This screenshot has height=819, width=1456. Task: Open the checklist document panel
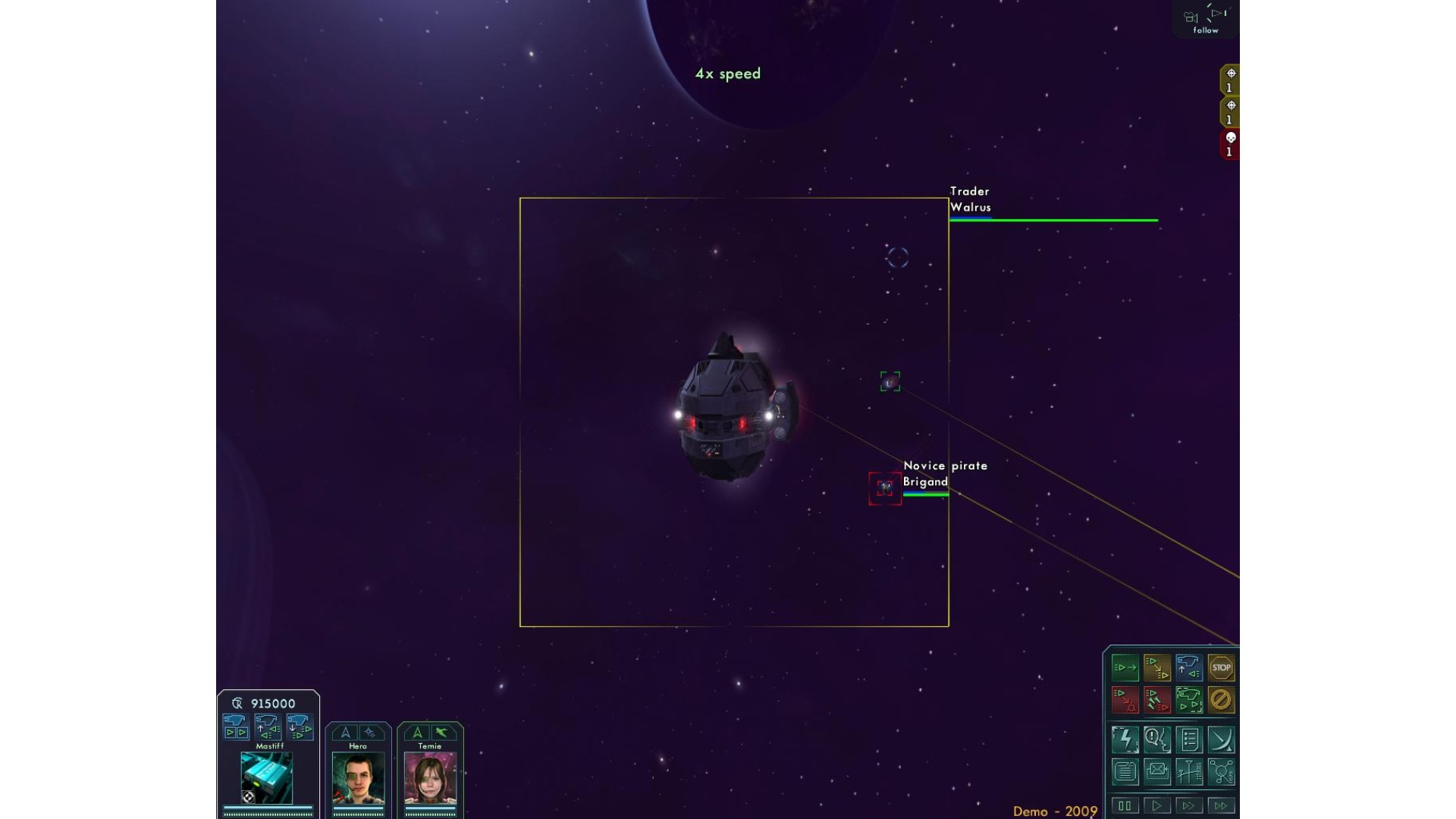[1189, 739]
